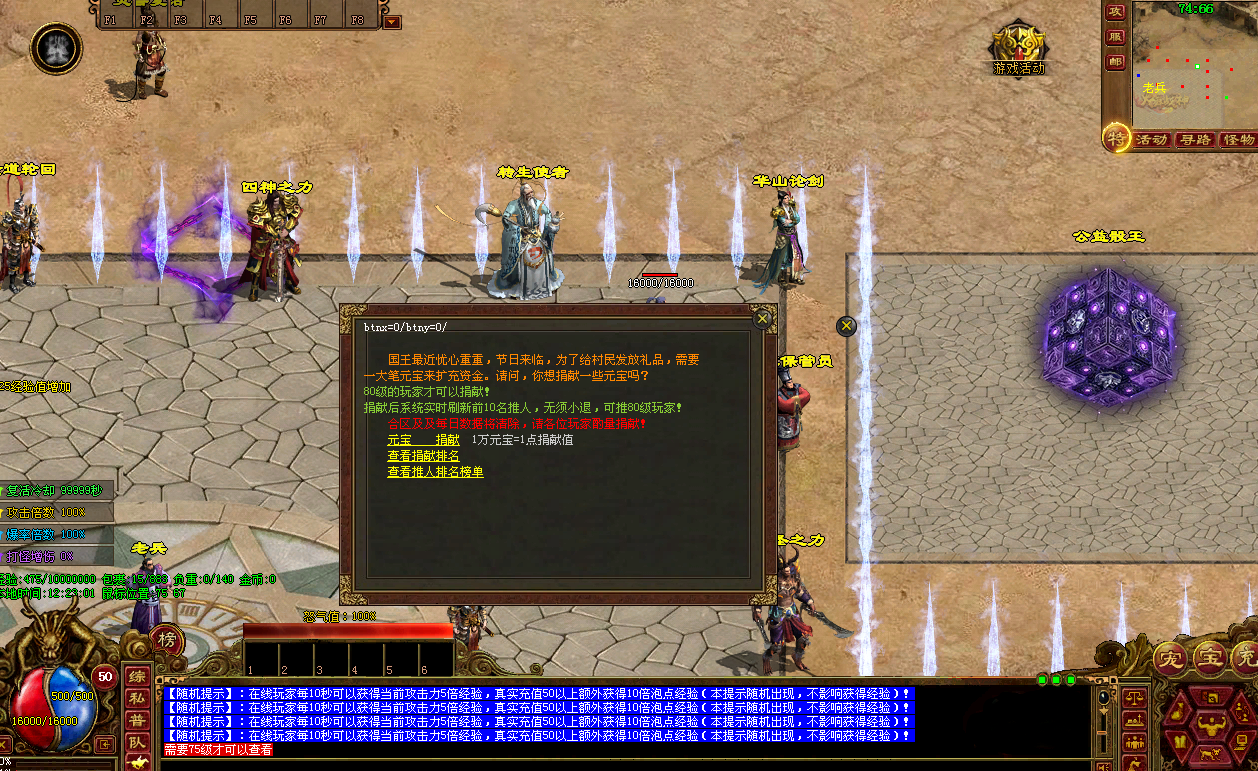Activate 寻路 pathfinding button
Viewport: 1258px width, 771px height.
(x=1195, y=140)
